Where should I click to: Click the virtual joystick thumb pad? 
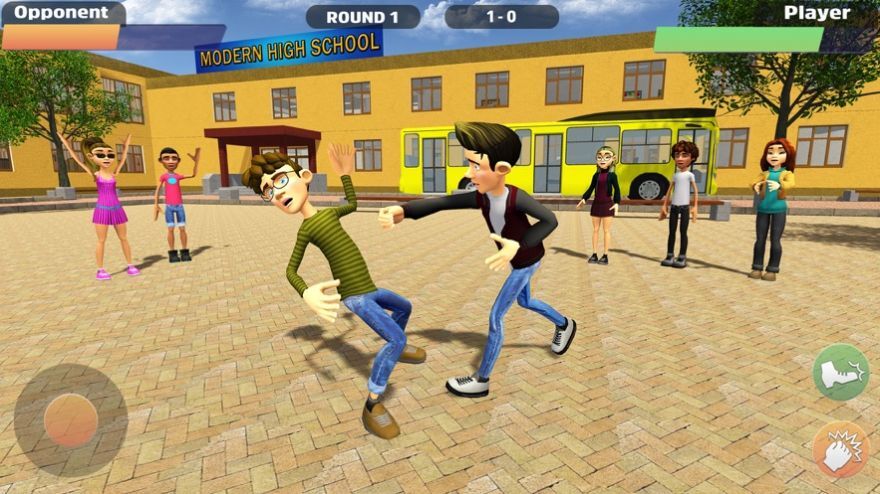[71, 420]
